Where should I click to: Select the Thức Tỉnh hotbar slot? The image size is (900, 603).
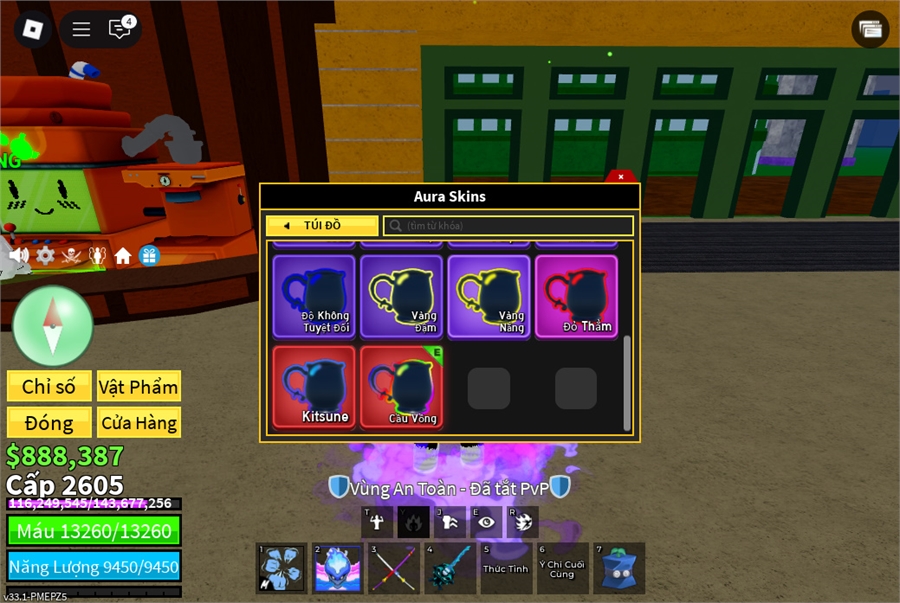[x=506, y=568]
